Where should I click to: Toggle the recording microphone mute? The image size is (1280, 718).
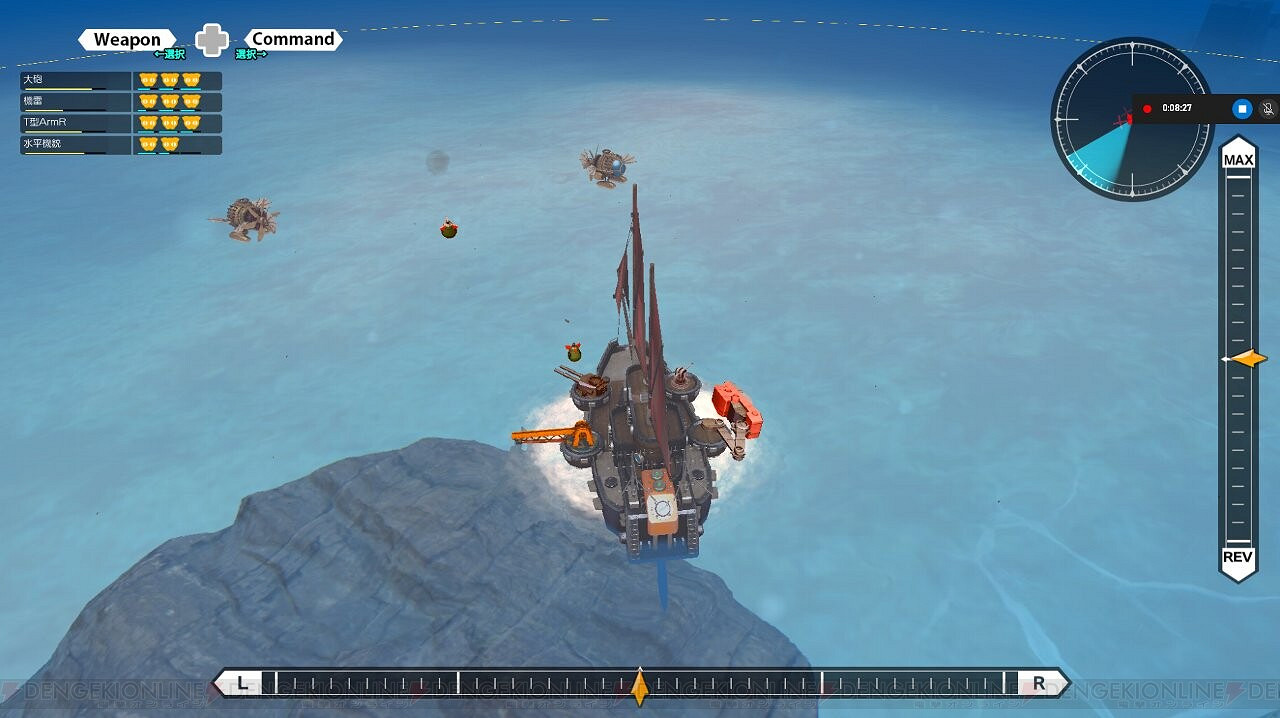click(x=1268, y=108)
